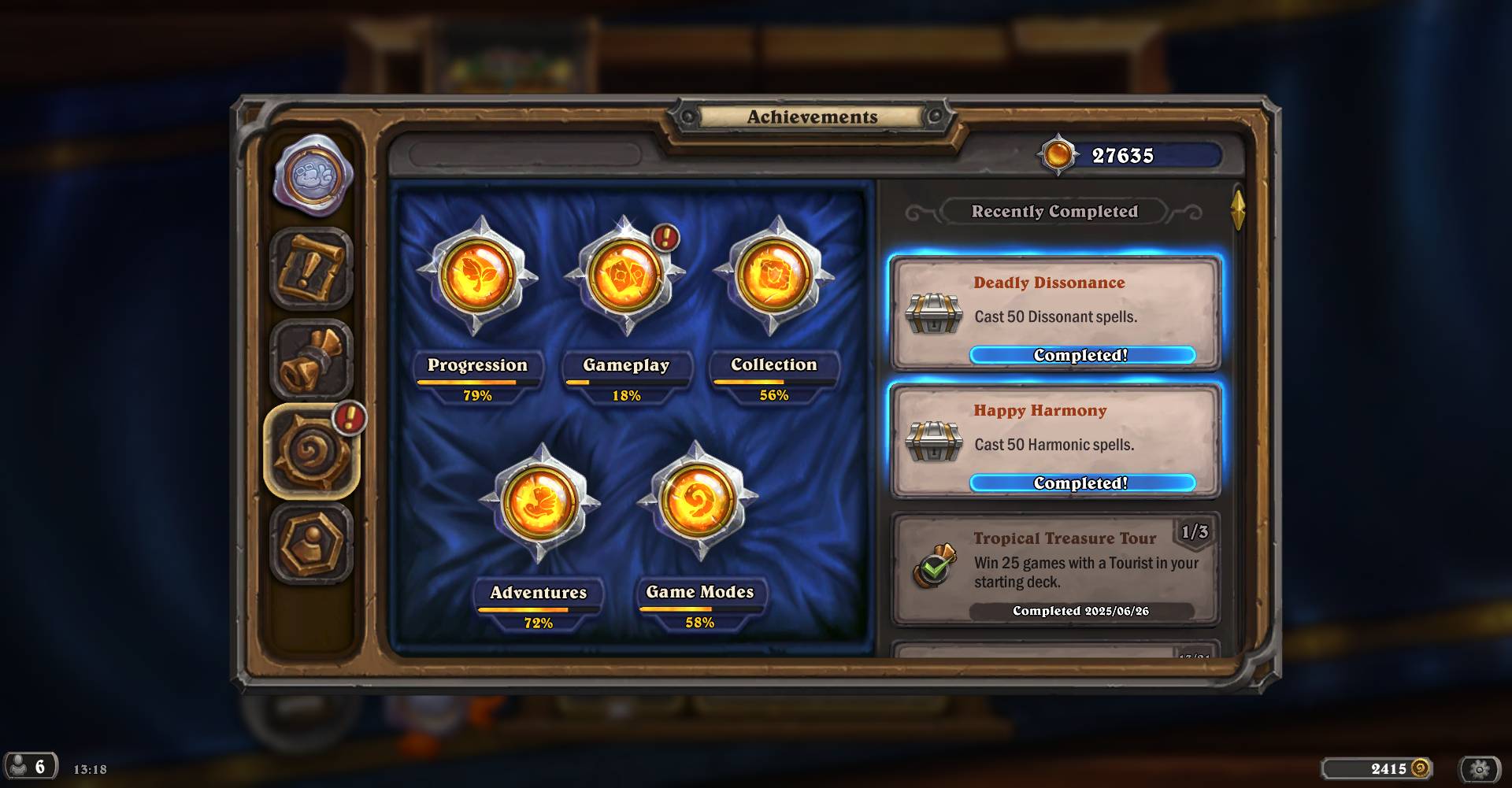Switch to the quest scroll tab
Image resolution: width=1512 pixels, height=788 pixels.
click(312, 269)
